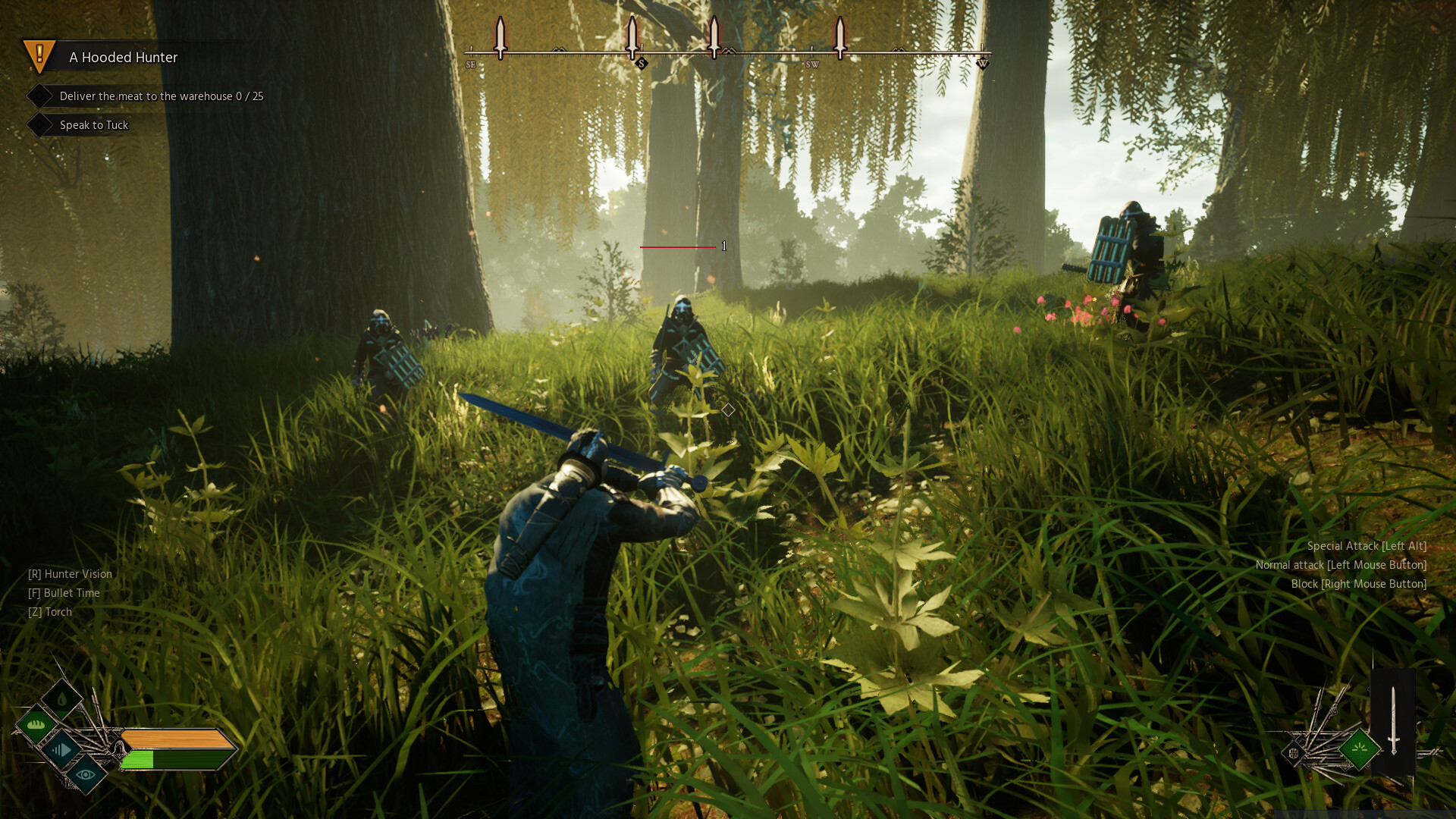Toggle the eye stealth detection indicator
1456x819 pixels.
tap(86, 775)
